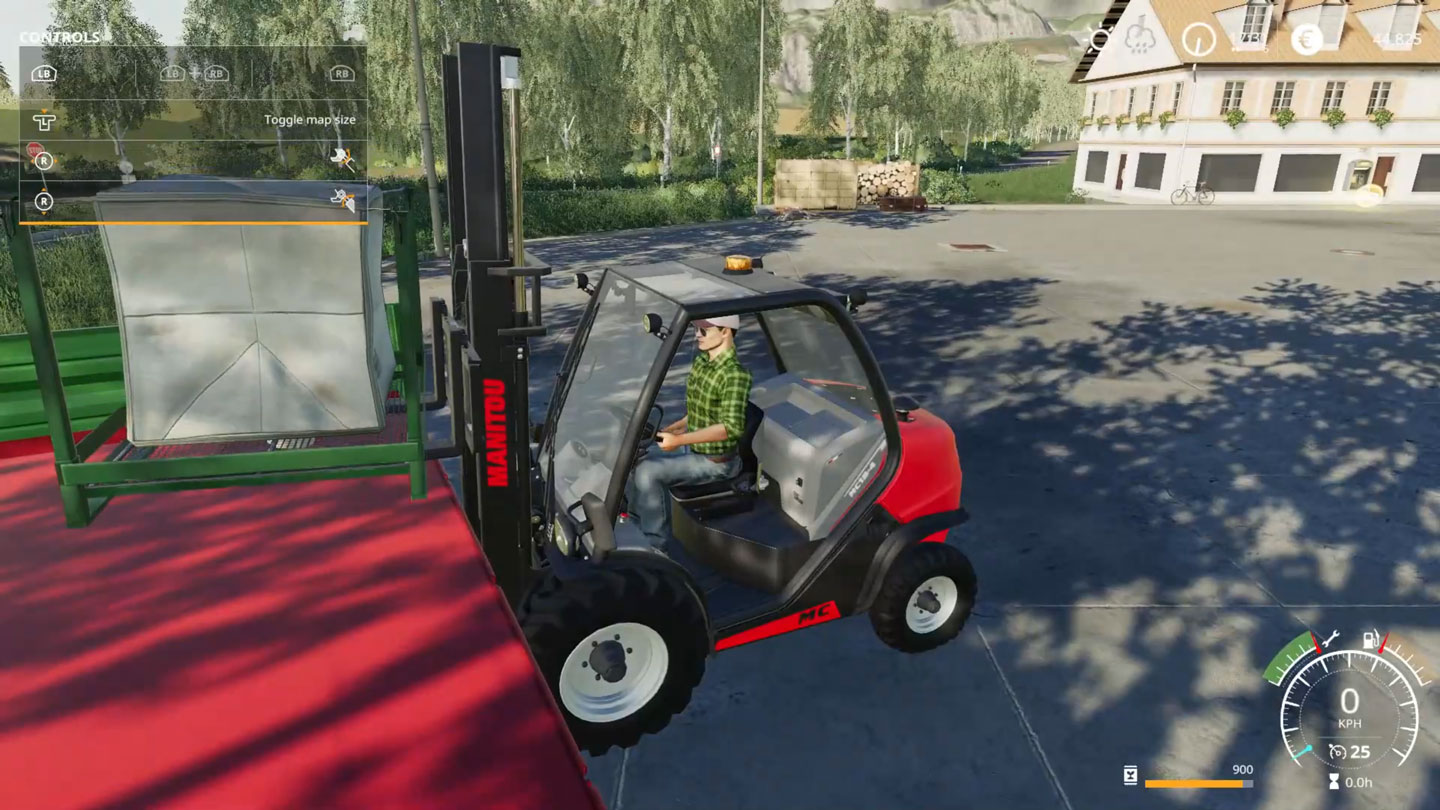Select the euro money icon
Image resolution: width=1440 pixels, height=810 pixels.
pos(1306,40)
